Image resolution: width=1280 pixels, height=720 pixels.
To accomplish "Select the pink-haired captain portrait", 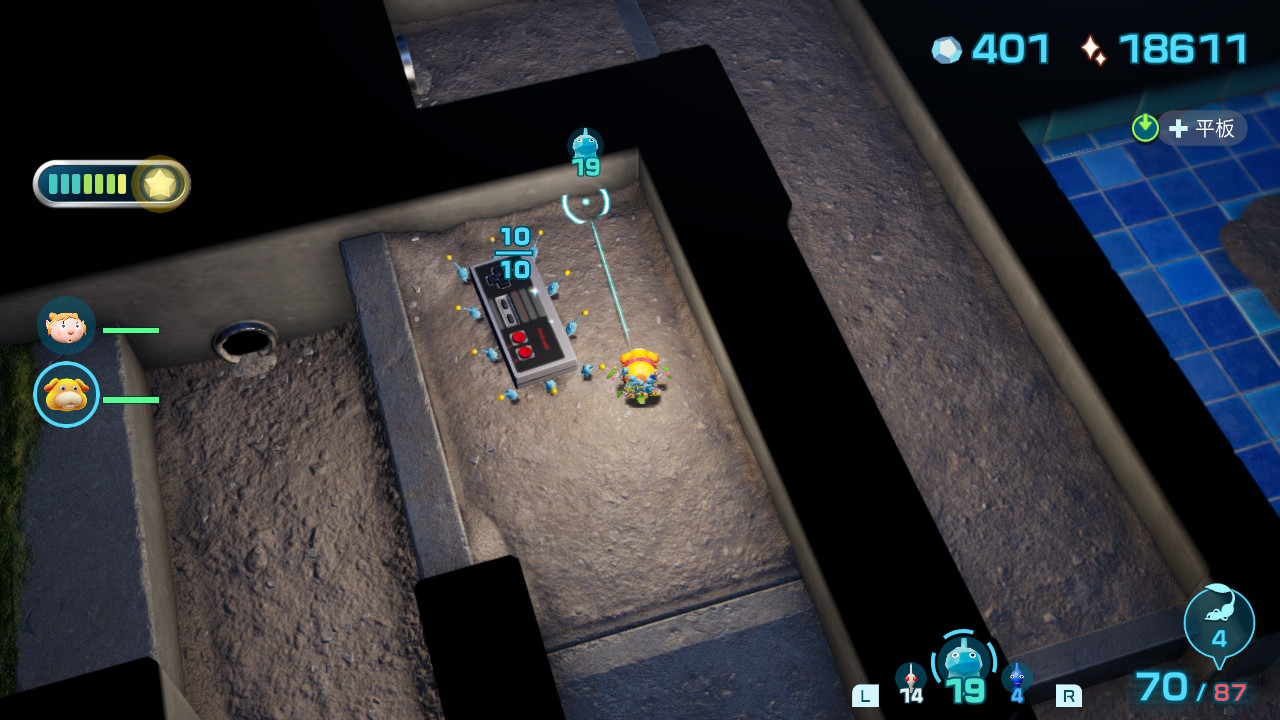I will tap(66, 326).
